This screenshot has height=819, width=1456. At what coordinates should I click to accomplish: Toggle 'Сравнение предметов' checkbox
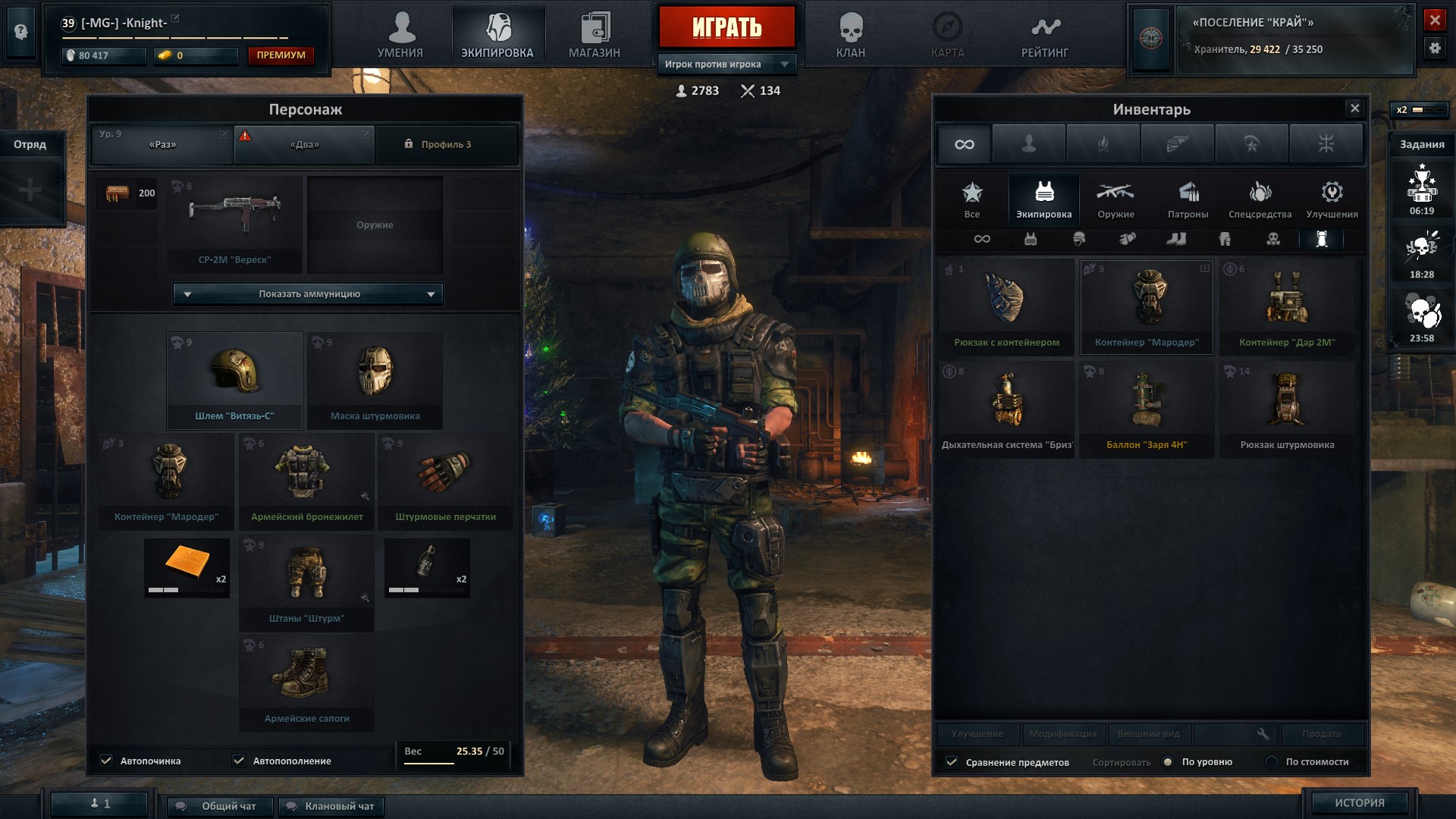click(x=952, y=762)
